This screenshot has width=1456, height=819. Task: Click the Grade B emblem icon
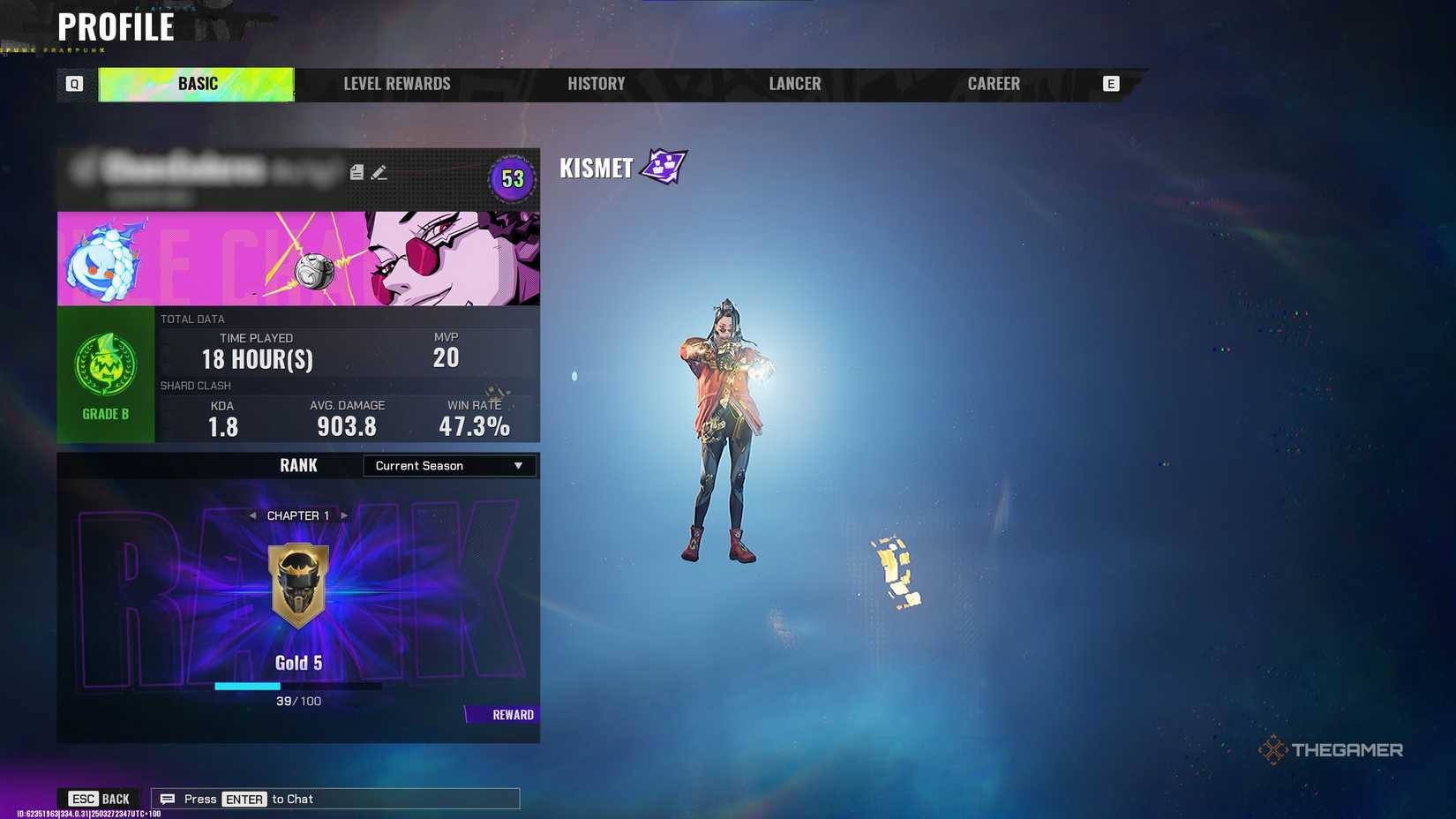(106, 362)
